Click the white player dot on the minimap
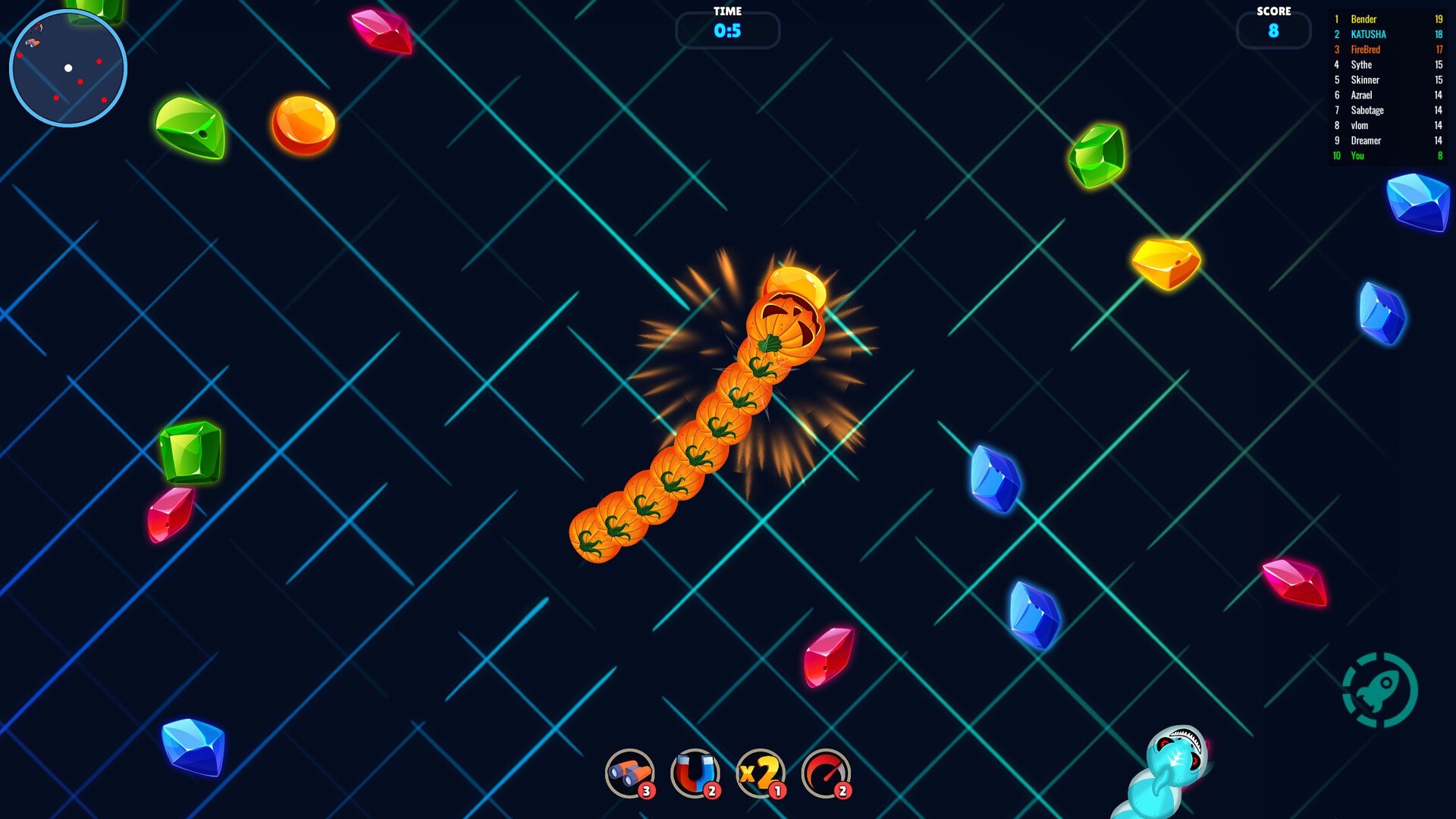1456x819 pixels. point(69,67)
